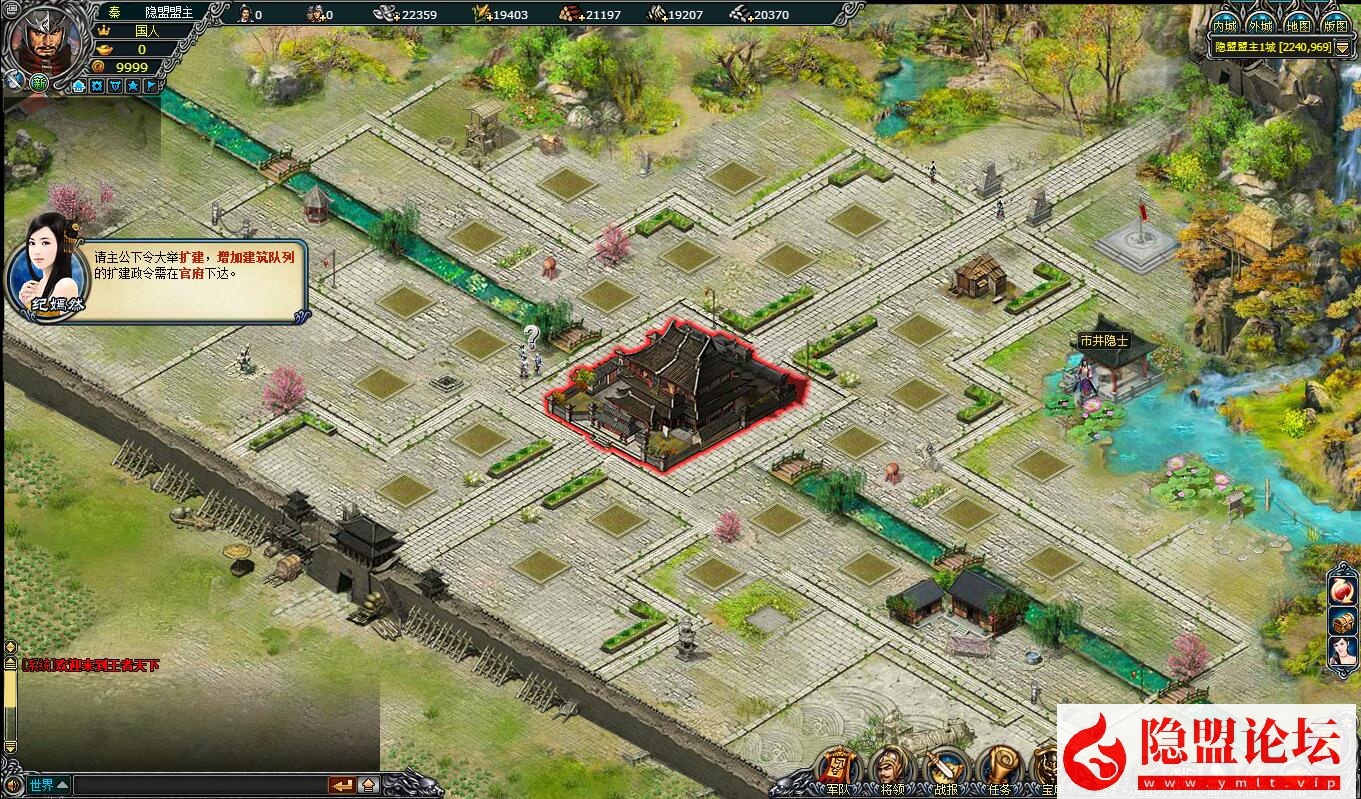This screenshot has height=799, width=1361.
Task: Show the 版图 territory view
Action: (1334, 26)
